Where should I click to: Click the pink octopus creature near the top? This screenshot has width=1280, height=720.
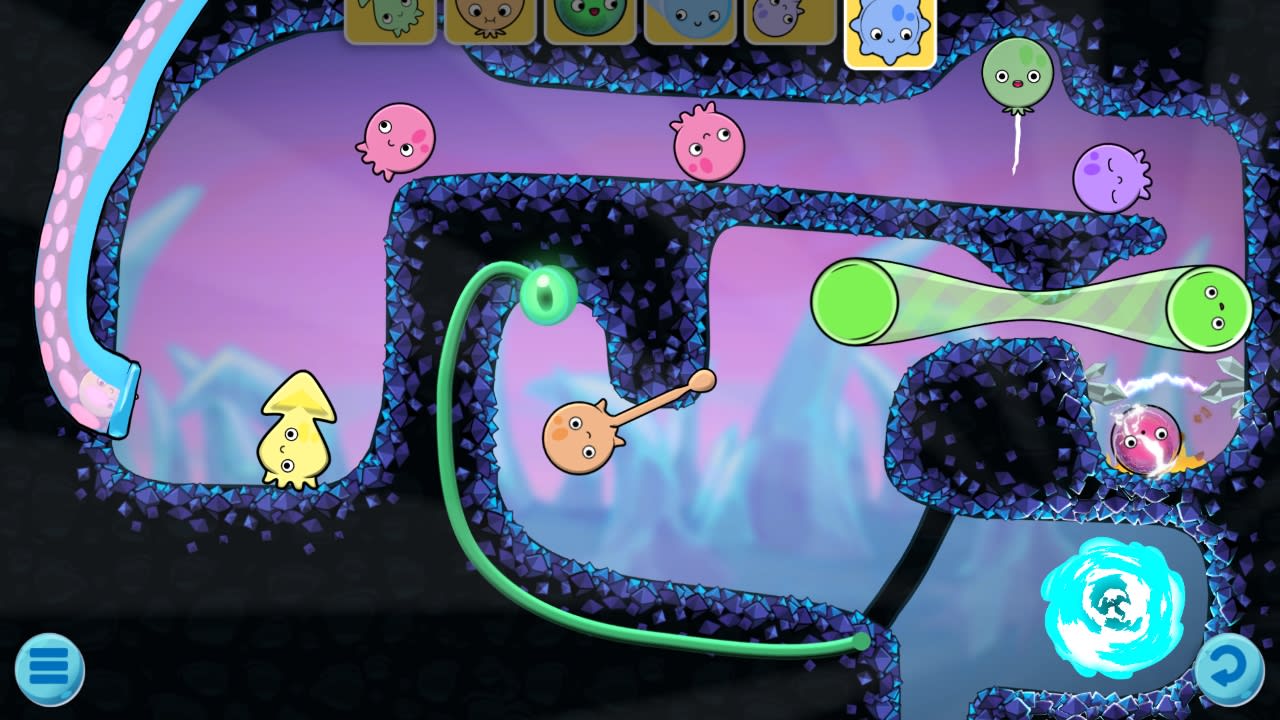400,140
